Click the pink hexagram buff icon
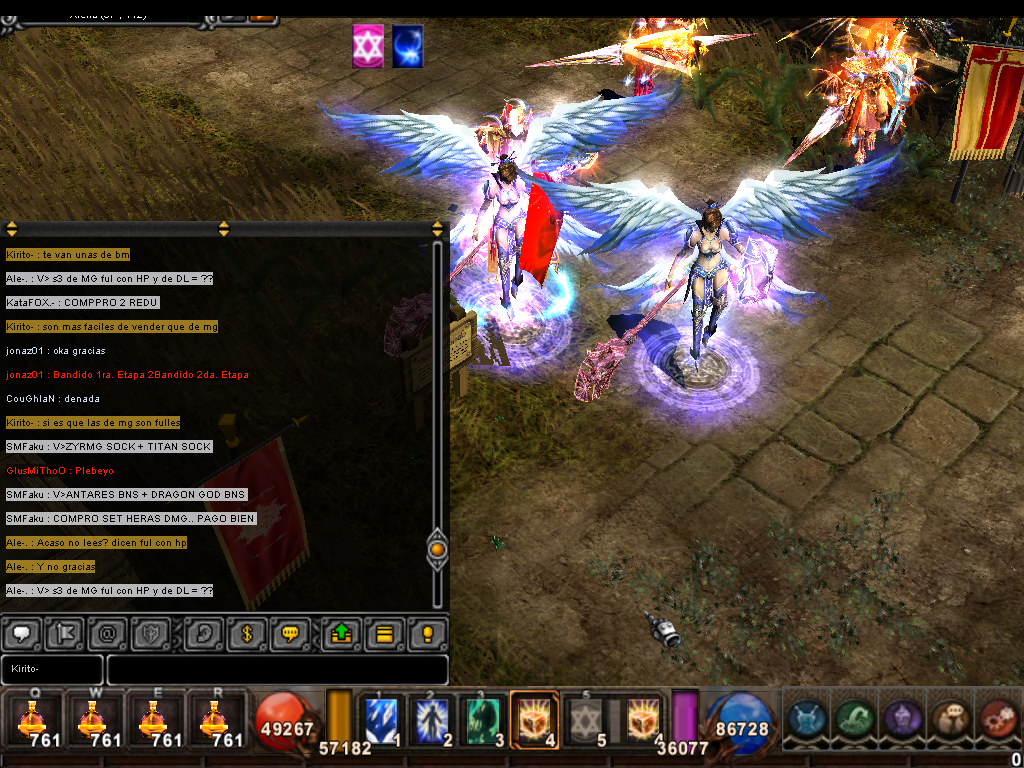 [x=368, y=47]
